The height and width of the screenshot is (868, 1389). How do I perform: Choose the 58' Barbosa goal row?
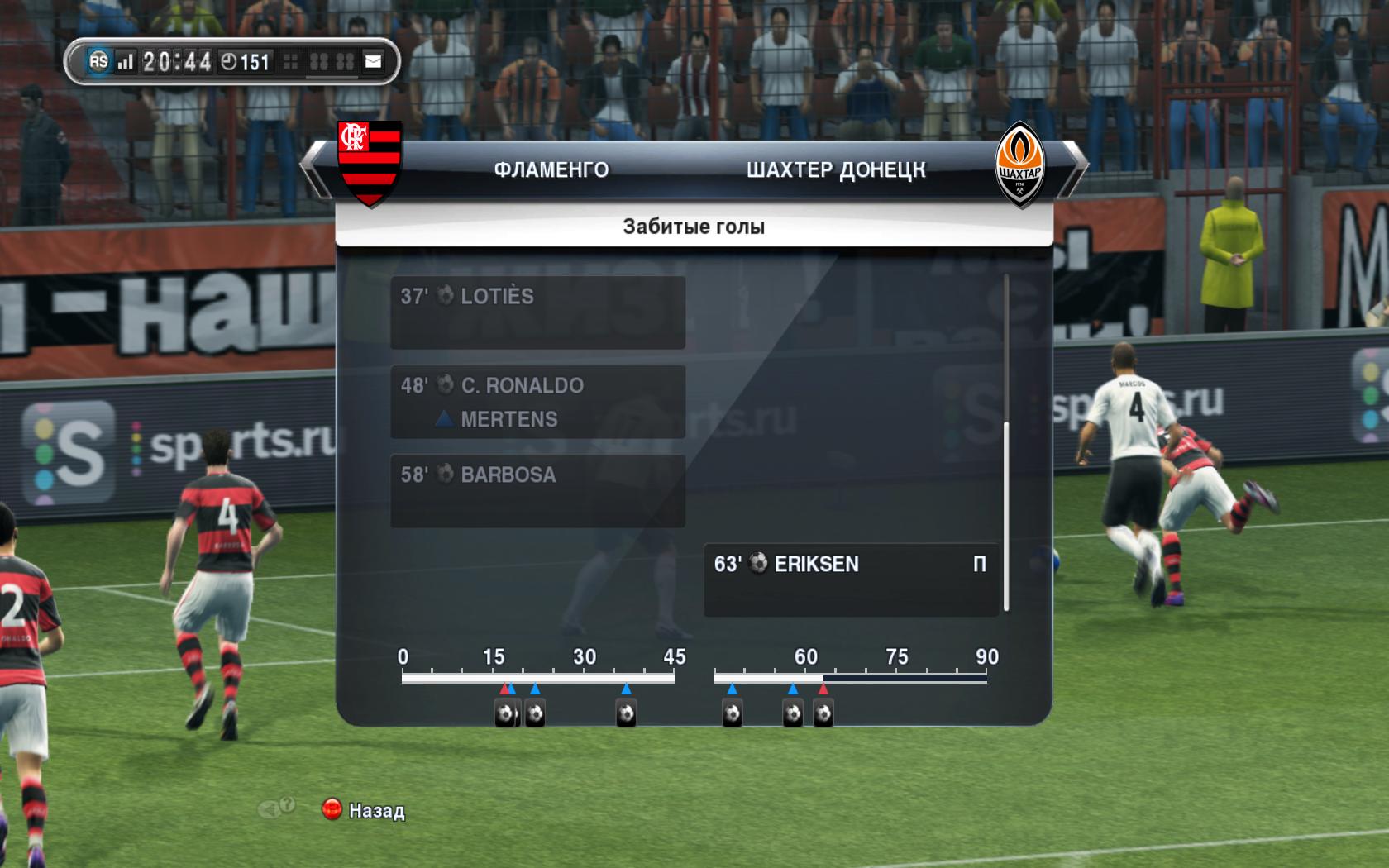(537, 490)
